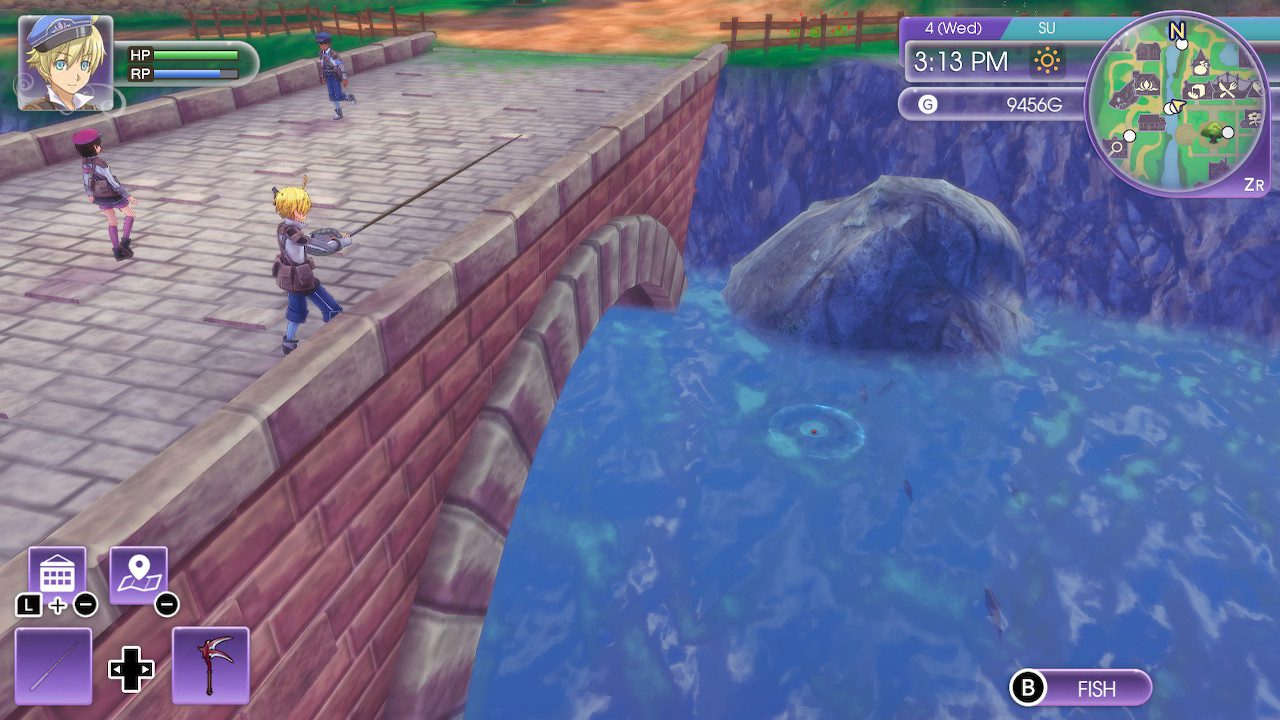The image size is (1280, 720).
Task: Click the magnifying glass icon on the minimap
Action: point(1115,150)
